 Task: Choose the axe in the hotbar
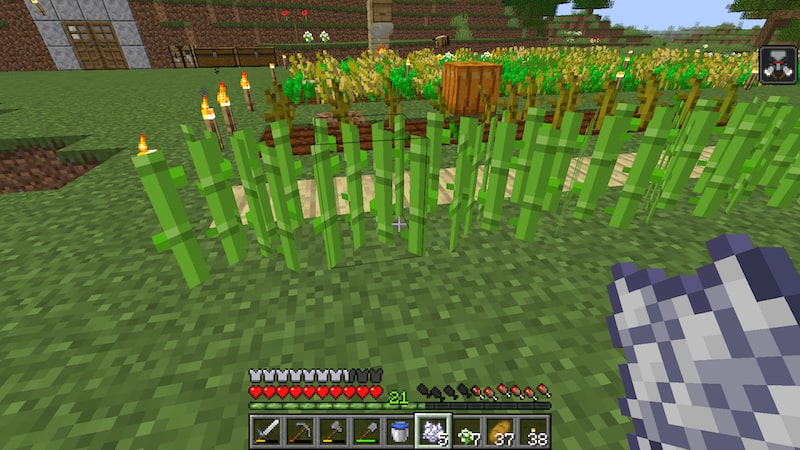coord(333,431)
